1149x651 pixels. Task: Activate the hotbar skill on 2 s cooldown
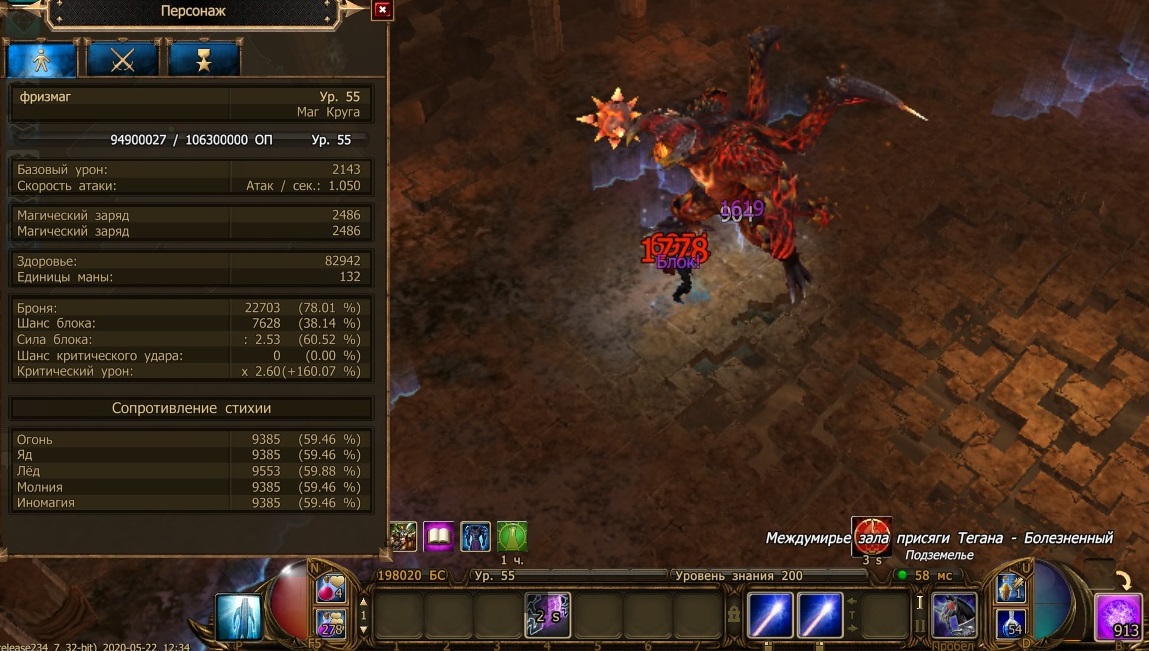click(547, 615)
